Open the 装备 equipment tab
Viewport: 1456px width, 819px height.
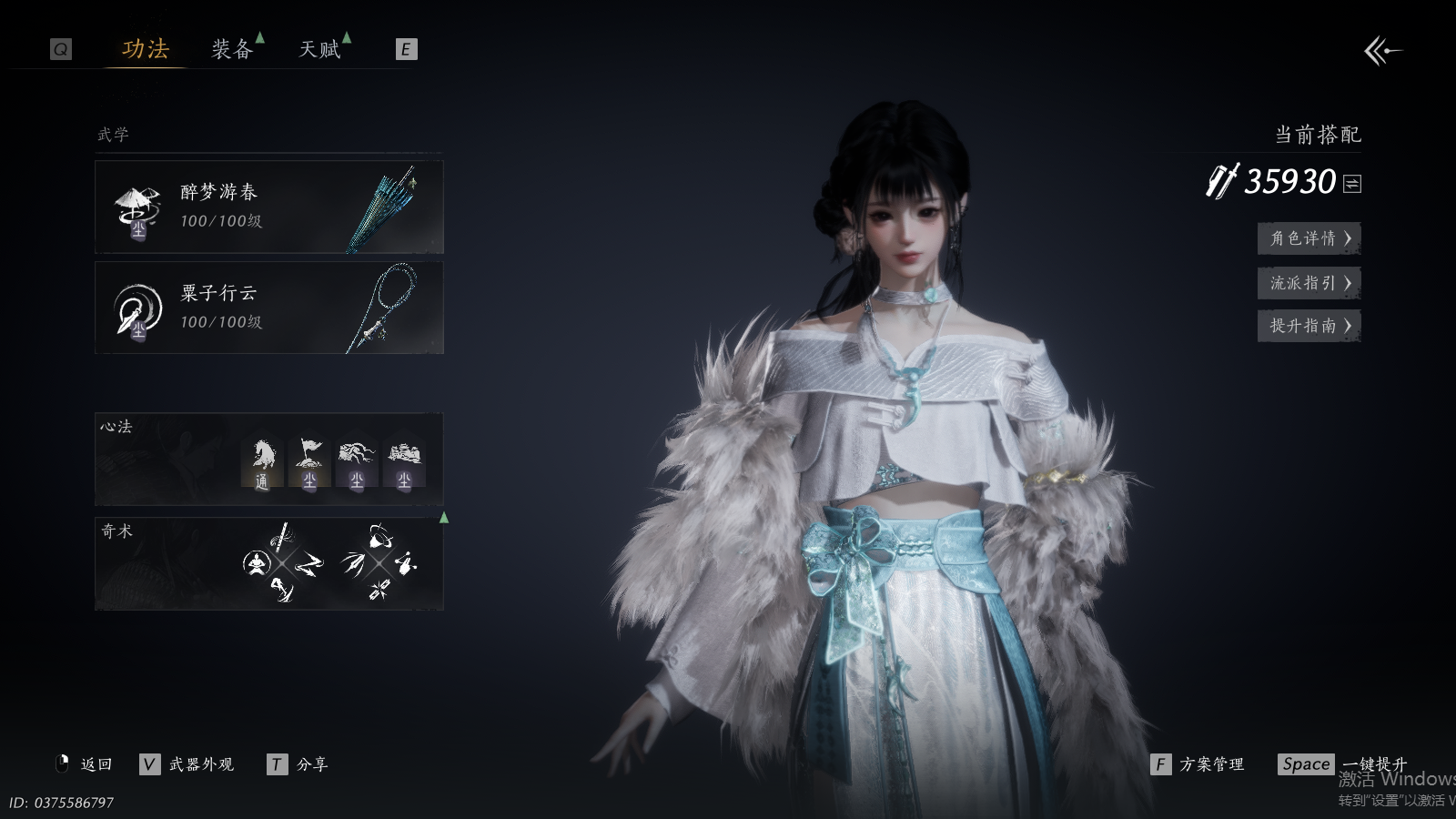(232, 49)
